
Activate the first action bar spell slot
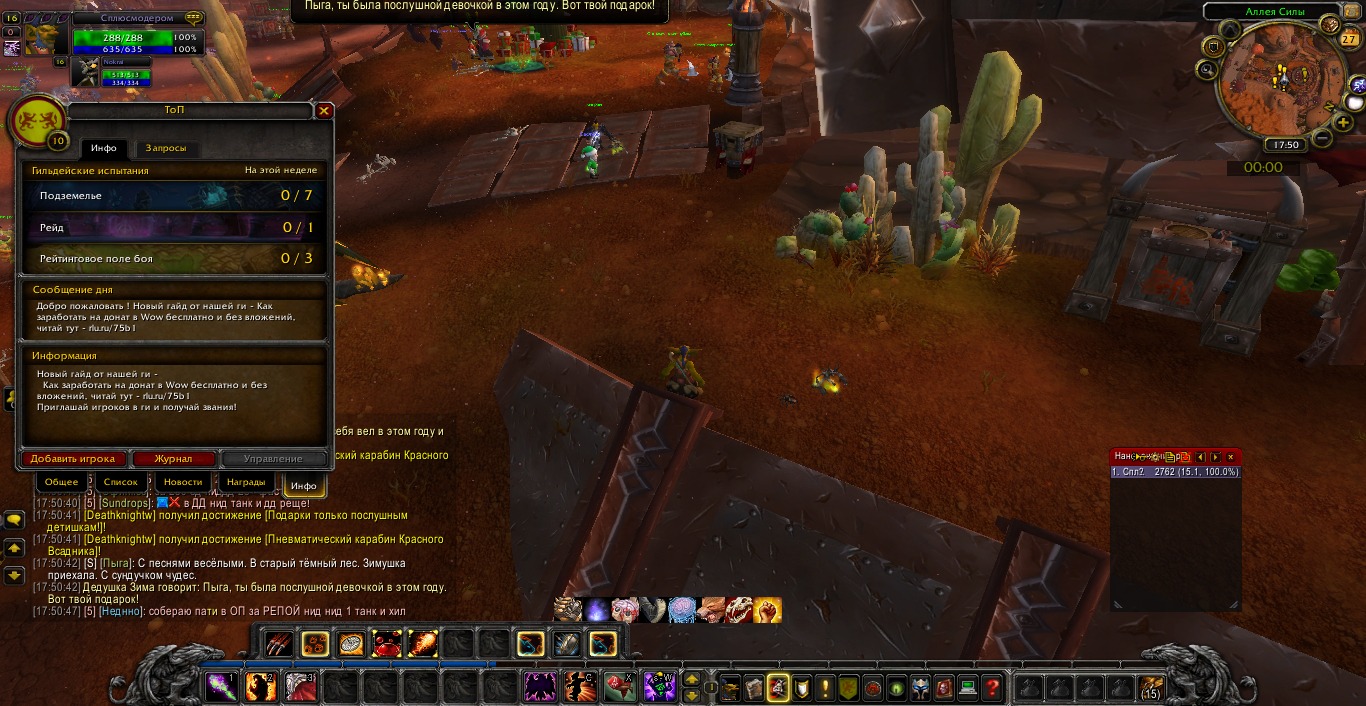point(220,687)
